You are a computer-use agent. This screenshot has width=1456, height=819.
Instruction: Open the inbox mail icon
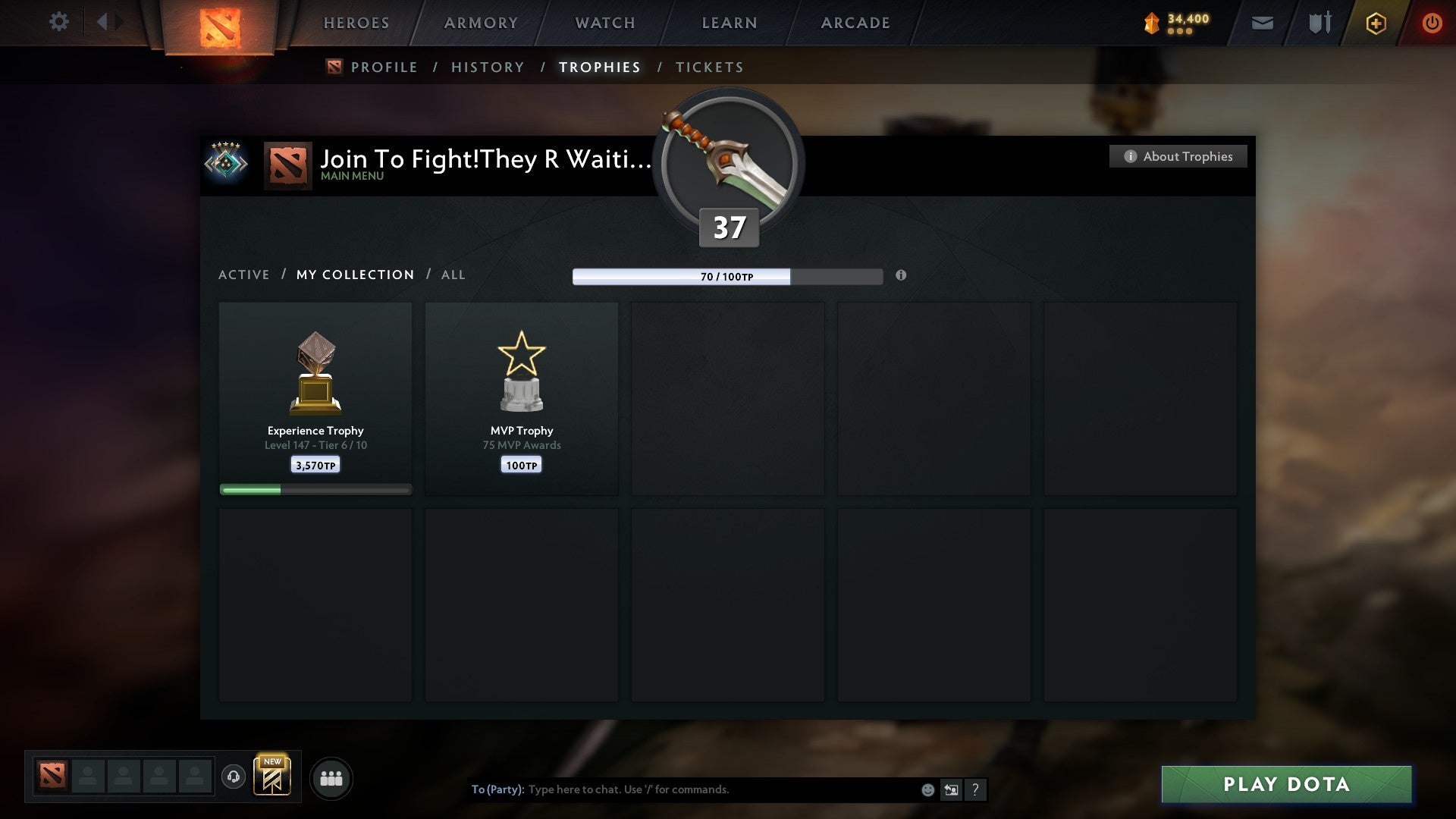tap(1263, 23)
